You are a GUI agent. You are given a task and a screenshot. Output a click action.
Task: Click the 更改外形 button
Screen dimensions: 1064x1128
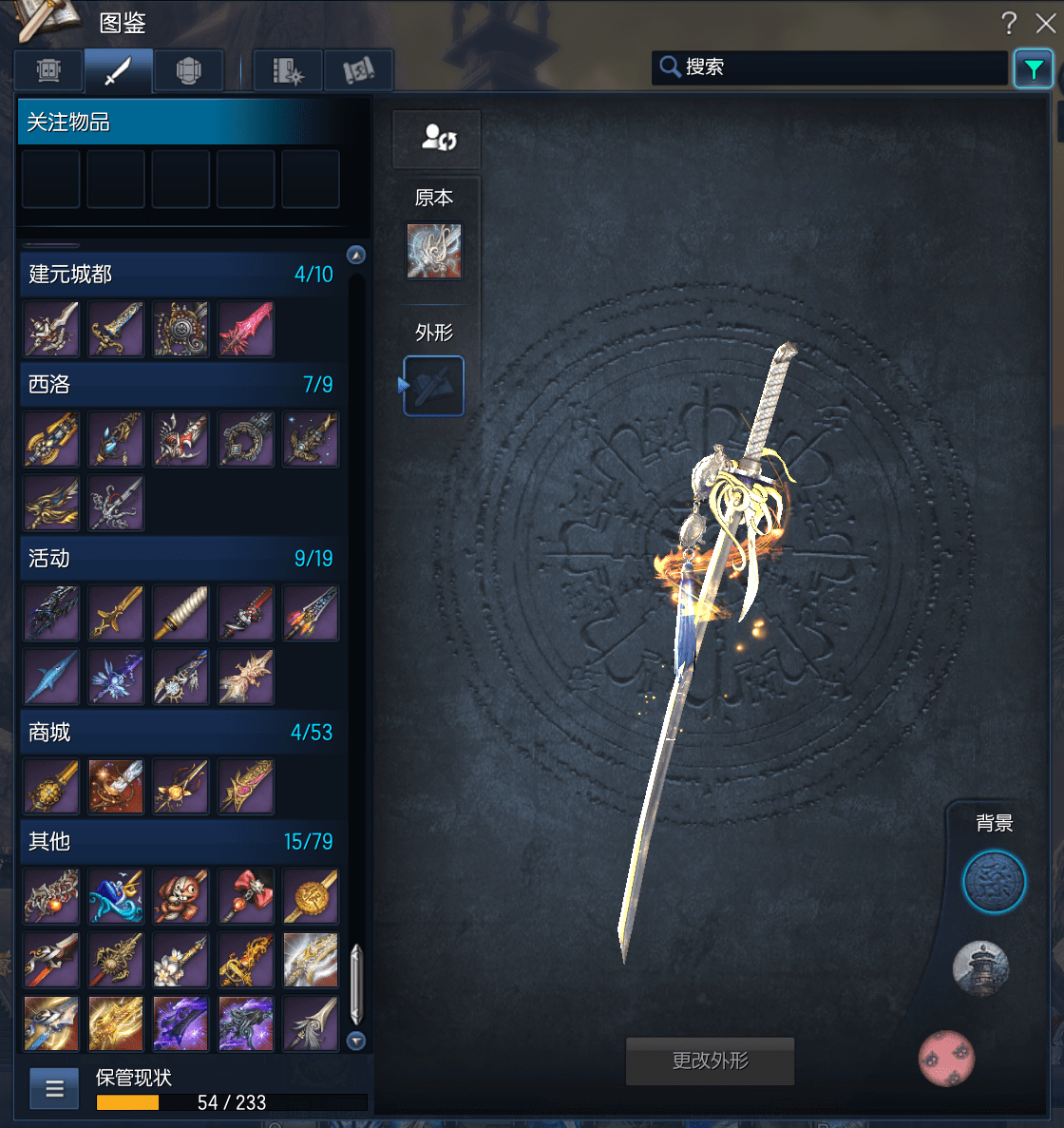pyautogui.click(x=710, y=1061)
